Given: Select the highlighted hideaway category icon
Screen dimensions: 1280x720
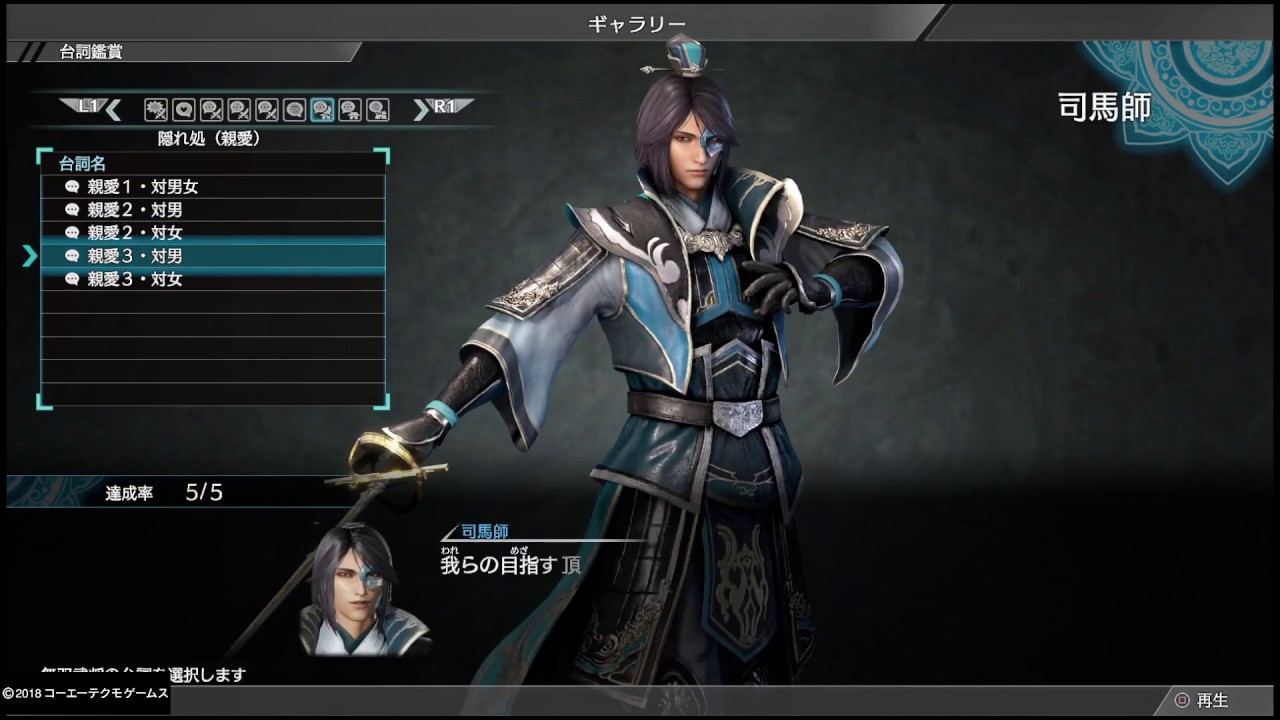Looking at the screenshot, I should pos(322,109).
